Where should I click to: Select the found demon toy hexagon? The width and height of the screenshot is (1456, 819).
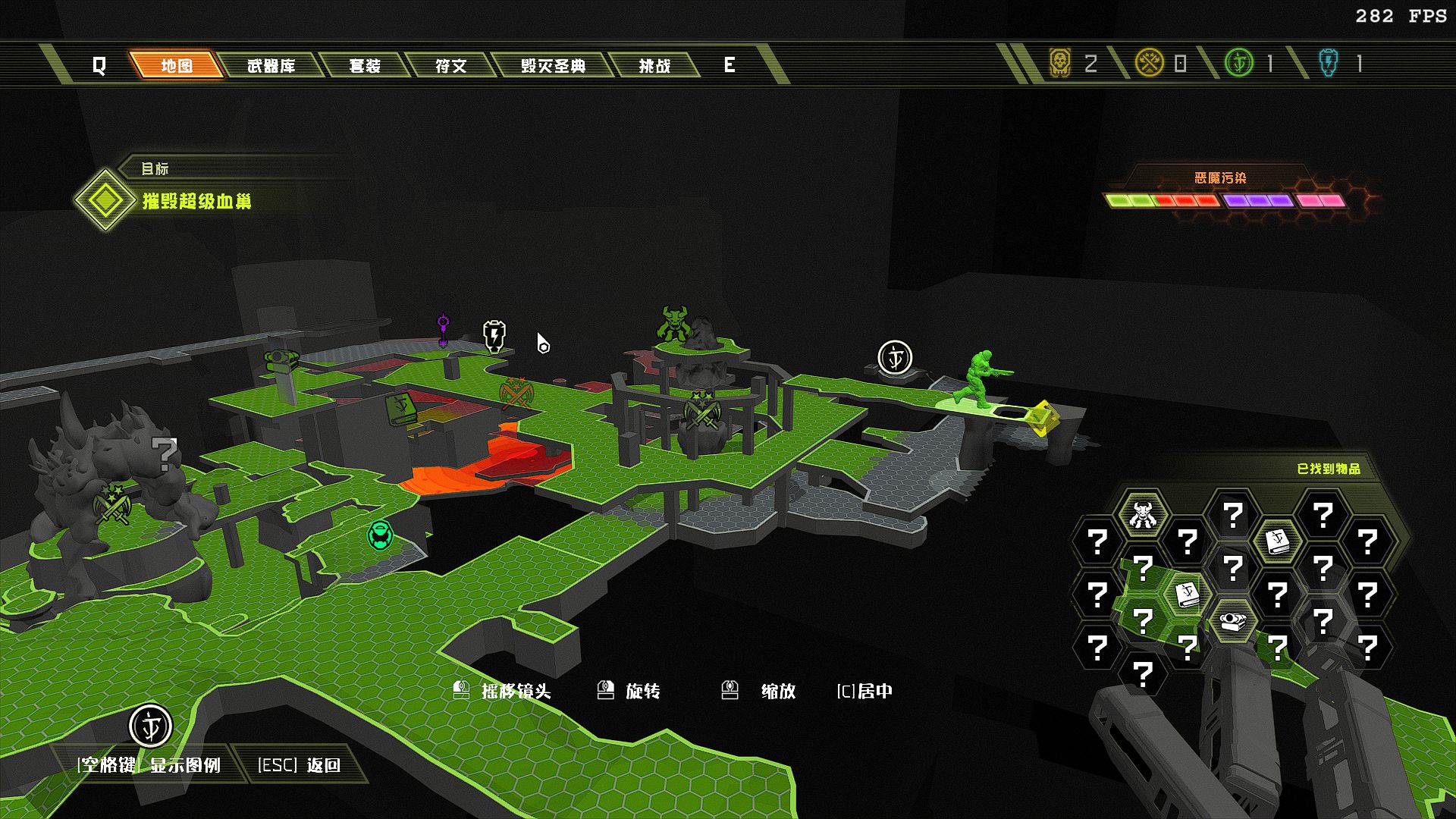(x=1142, y=515)
